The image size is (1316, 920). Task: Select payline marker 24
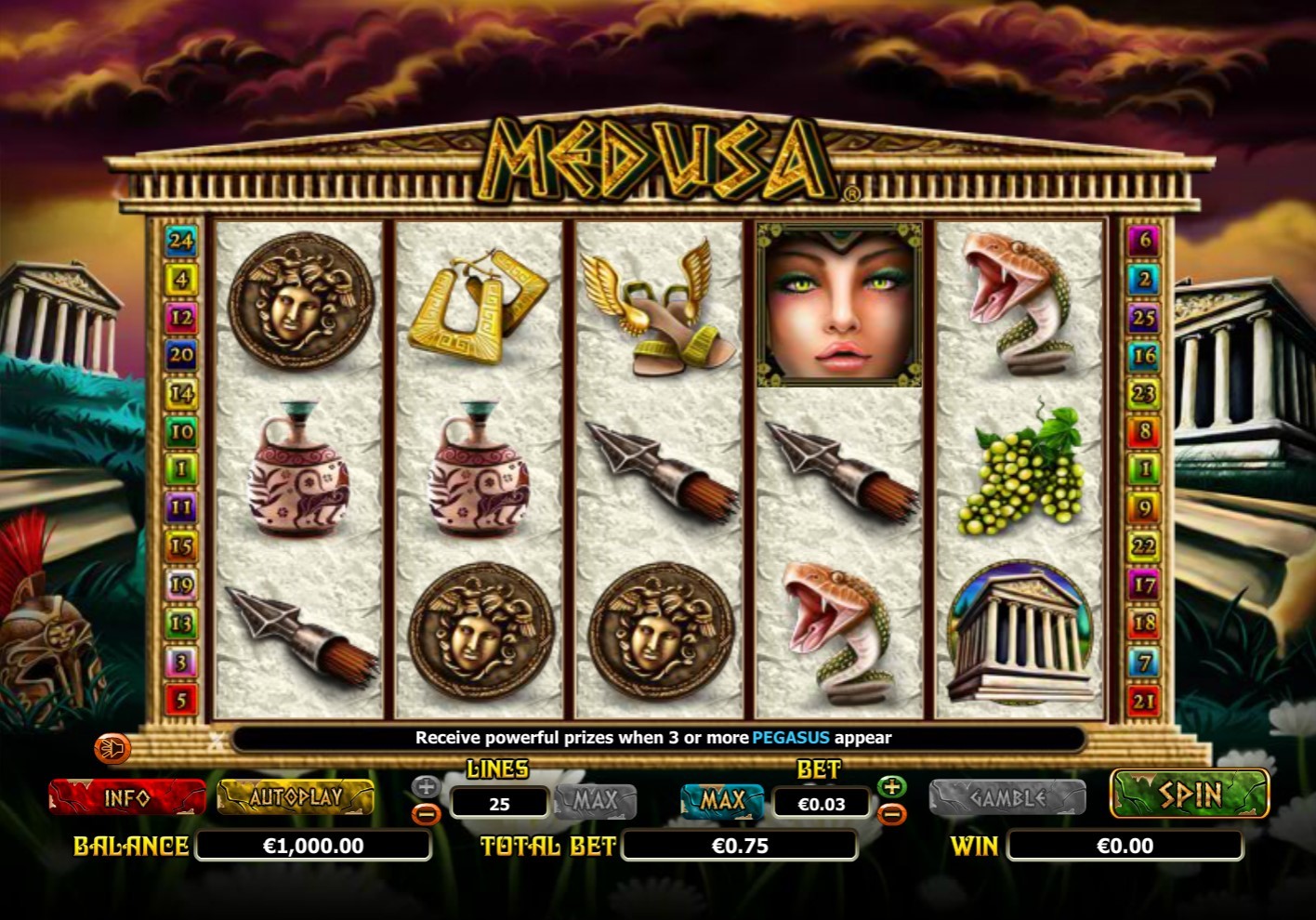click(180, 241)
